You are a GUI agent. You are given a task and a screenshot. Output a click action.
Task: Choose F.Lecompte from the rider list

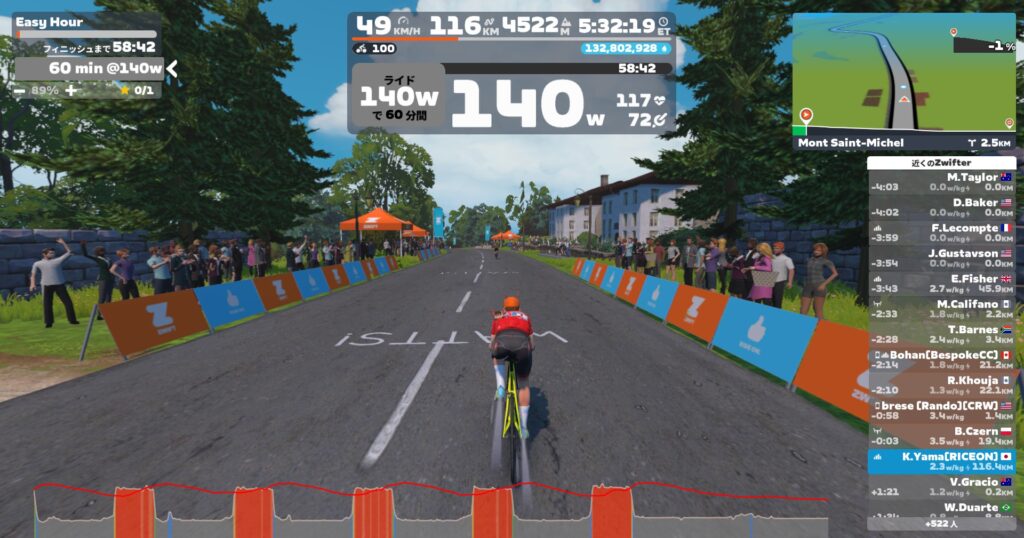click(x=941, y=232)
